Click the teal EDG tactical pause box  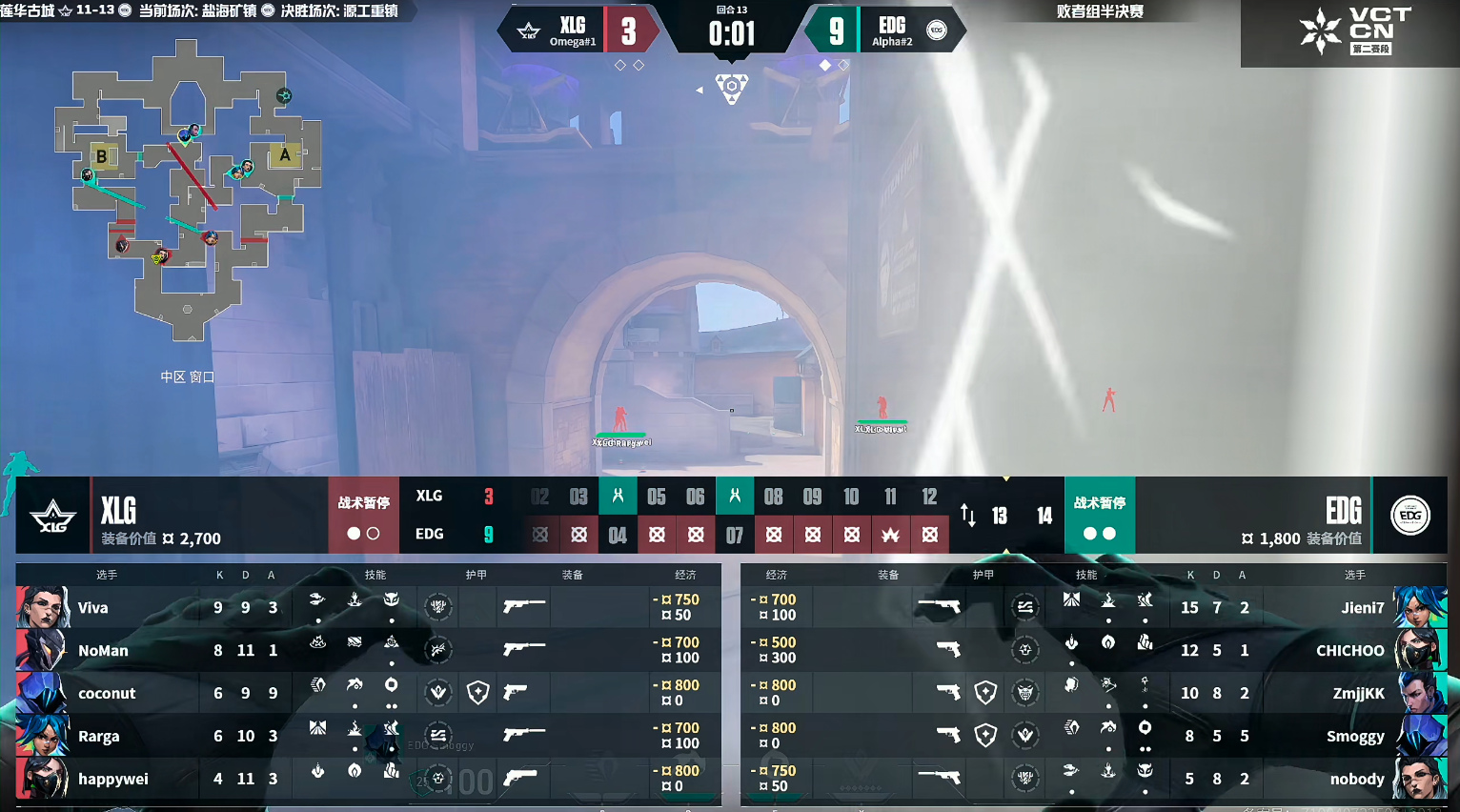(x=1099, y=516)
